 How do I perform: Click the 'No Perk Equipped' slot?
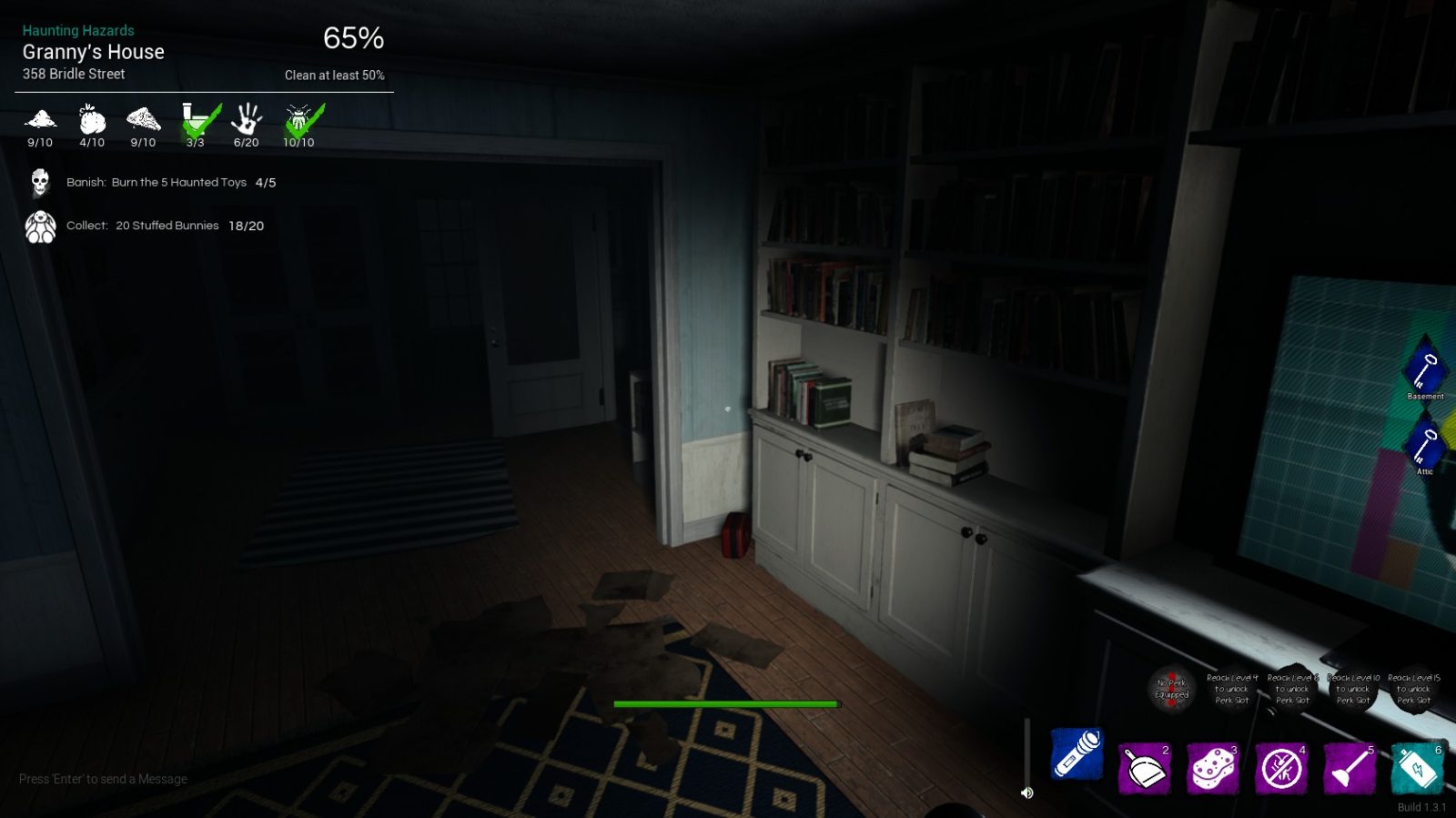(1171, 689)
